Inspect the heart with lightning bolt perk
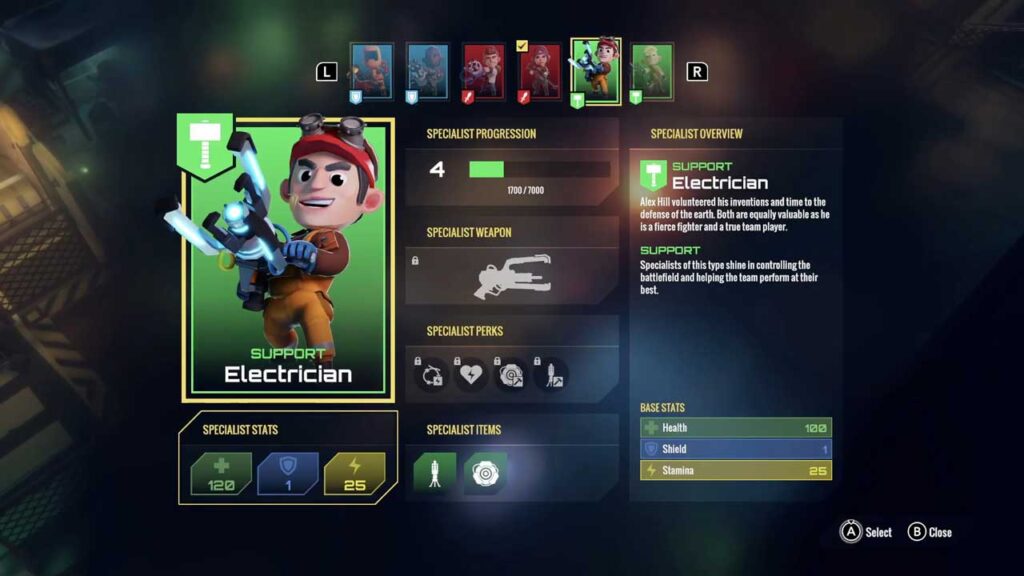 [471, 374]
